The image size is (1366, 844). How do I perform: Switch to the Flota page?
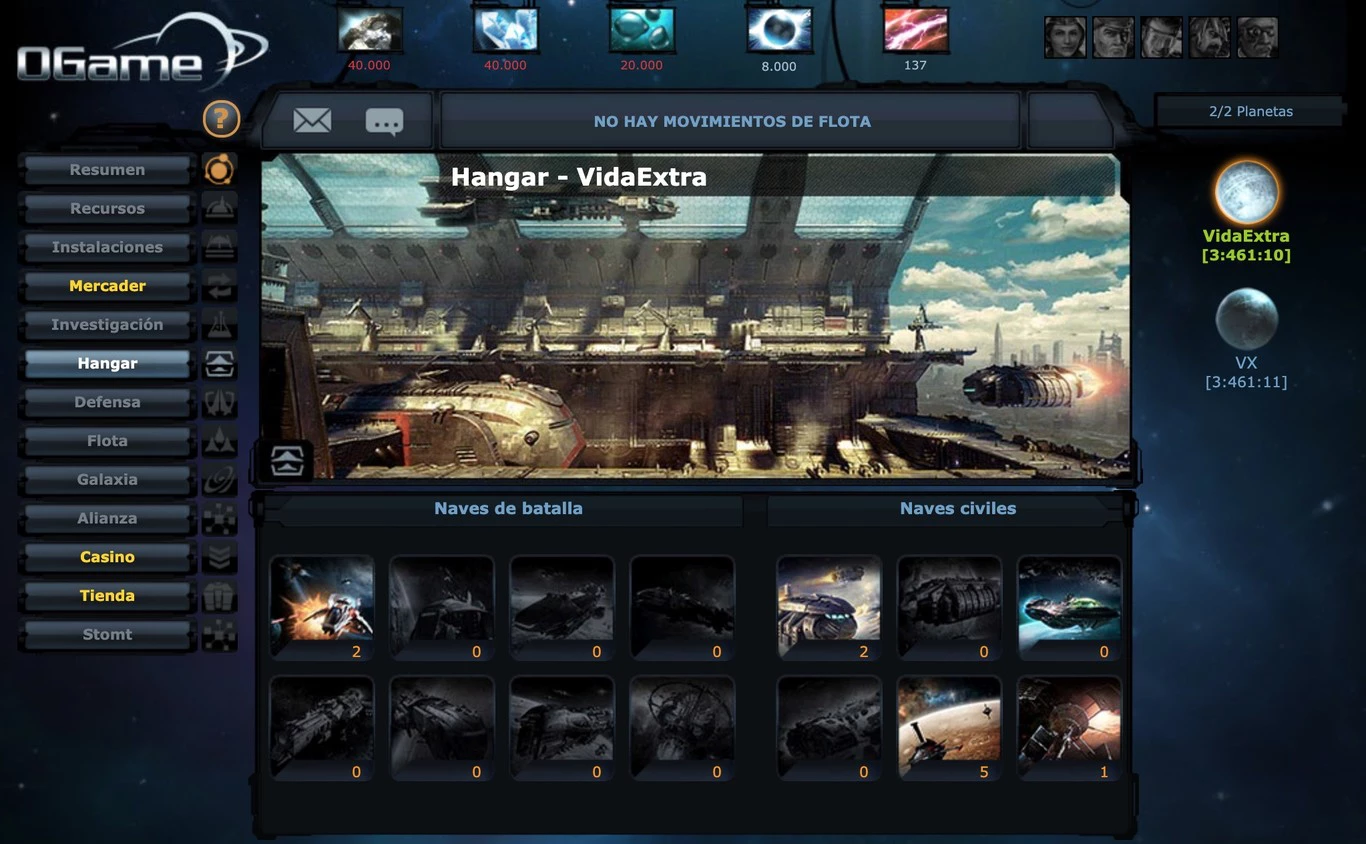click(107, 441)
